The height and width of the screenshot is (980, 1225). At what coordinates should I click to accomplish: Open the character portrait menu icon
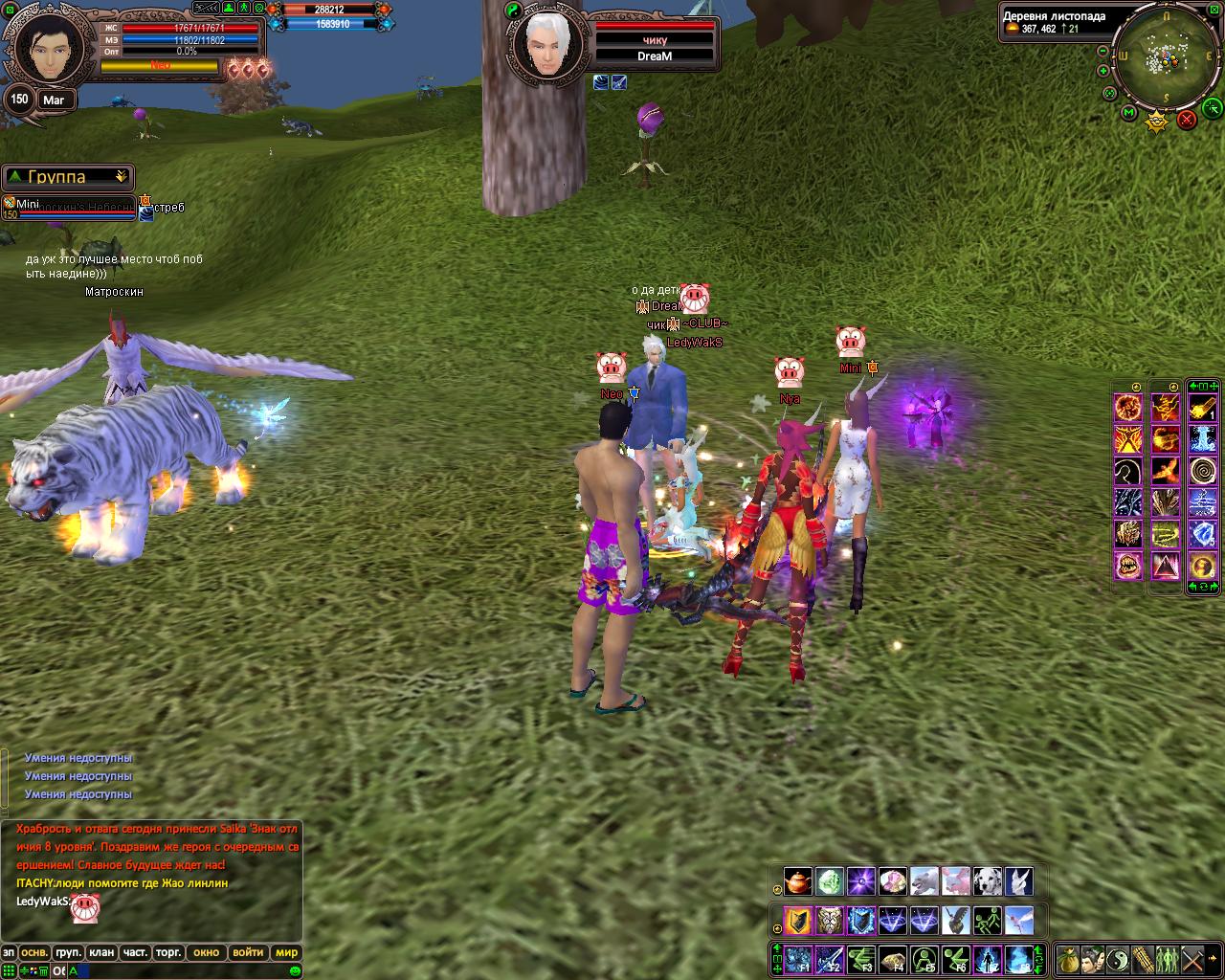coord(1092,959)
